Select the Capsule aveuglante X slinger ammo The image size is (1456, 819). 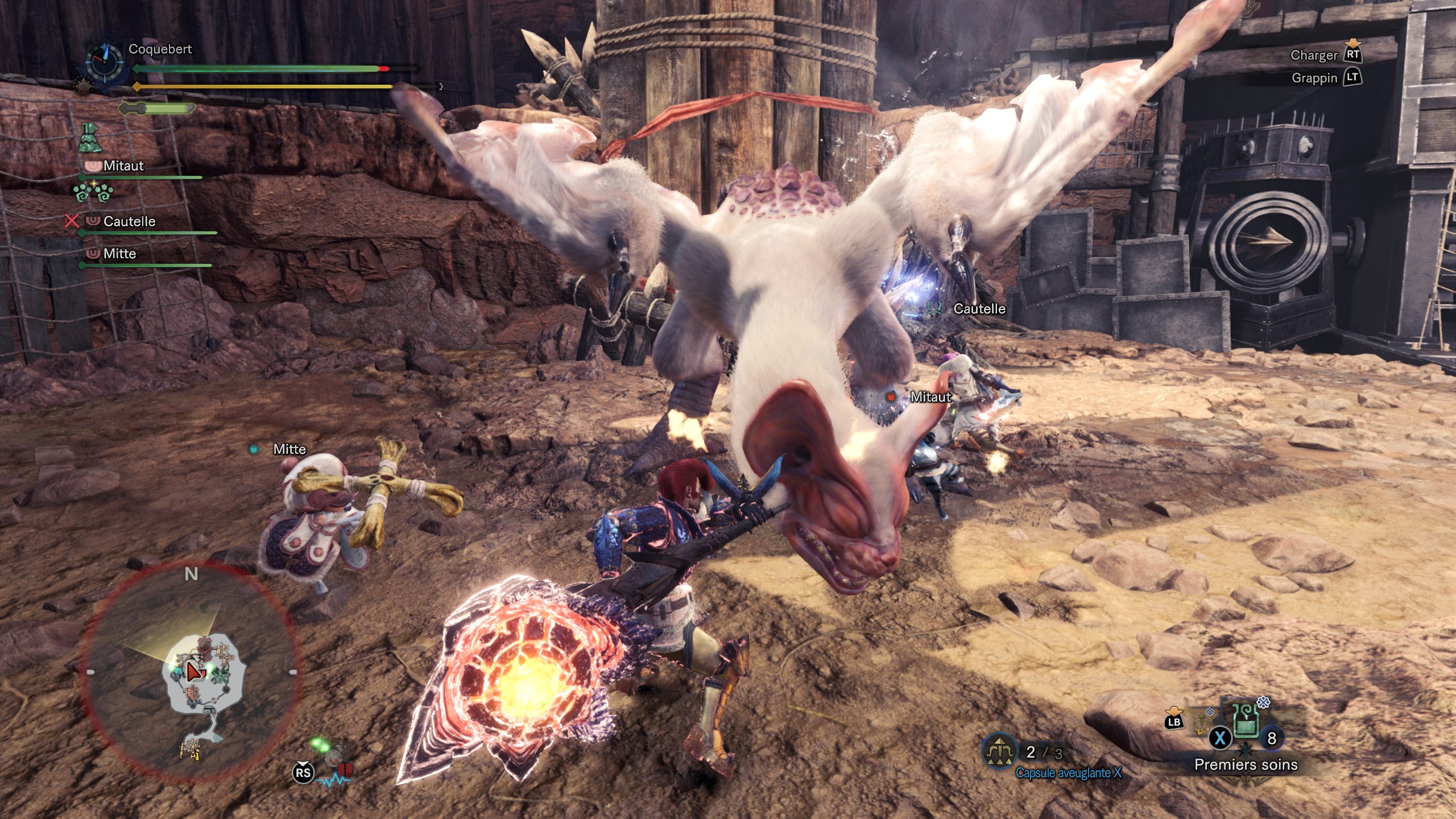coord(999,752)
